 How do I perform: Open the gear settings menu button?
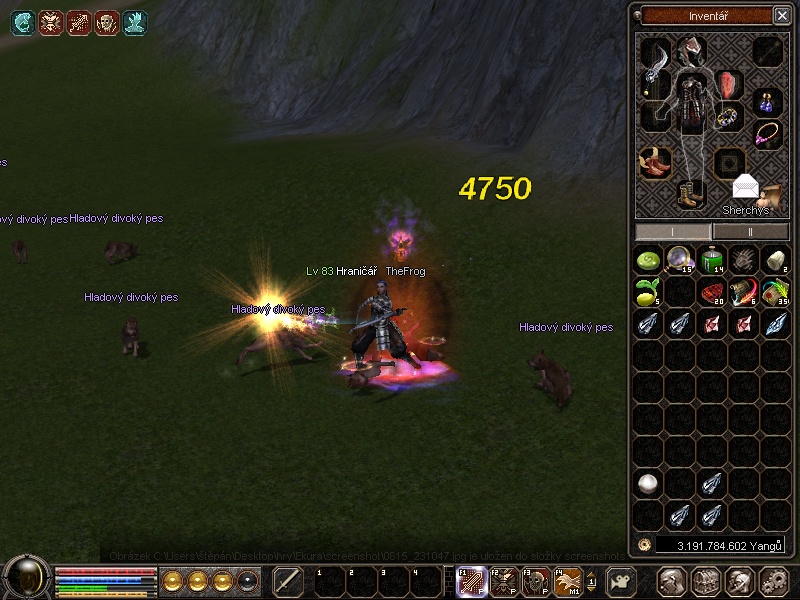773,581
